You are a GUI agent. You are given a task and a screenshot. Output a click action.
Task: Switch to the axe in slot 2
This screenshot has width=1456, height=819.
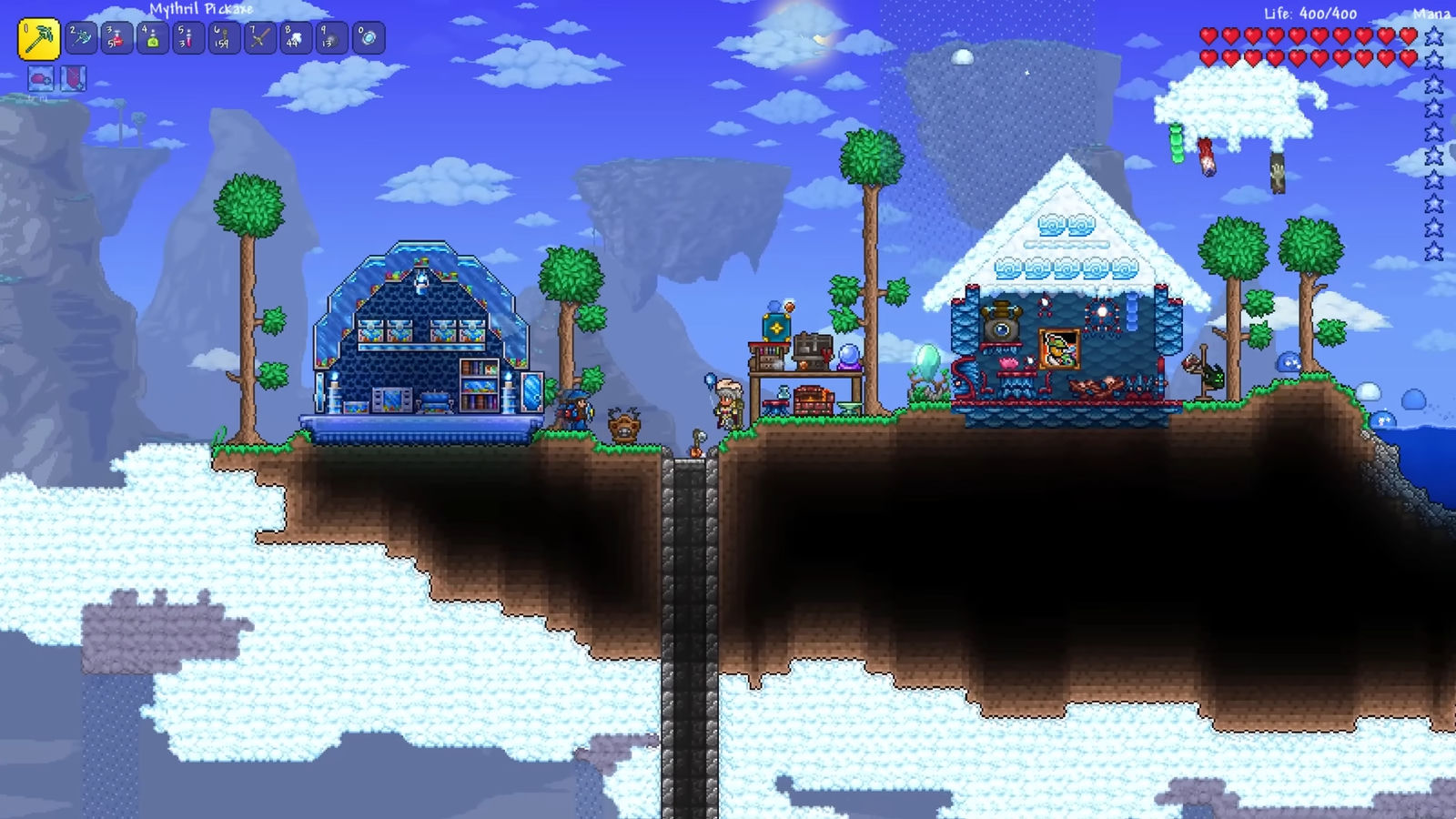[x=81, y=38]
